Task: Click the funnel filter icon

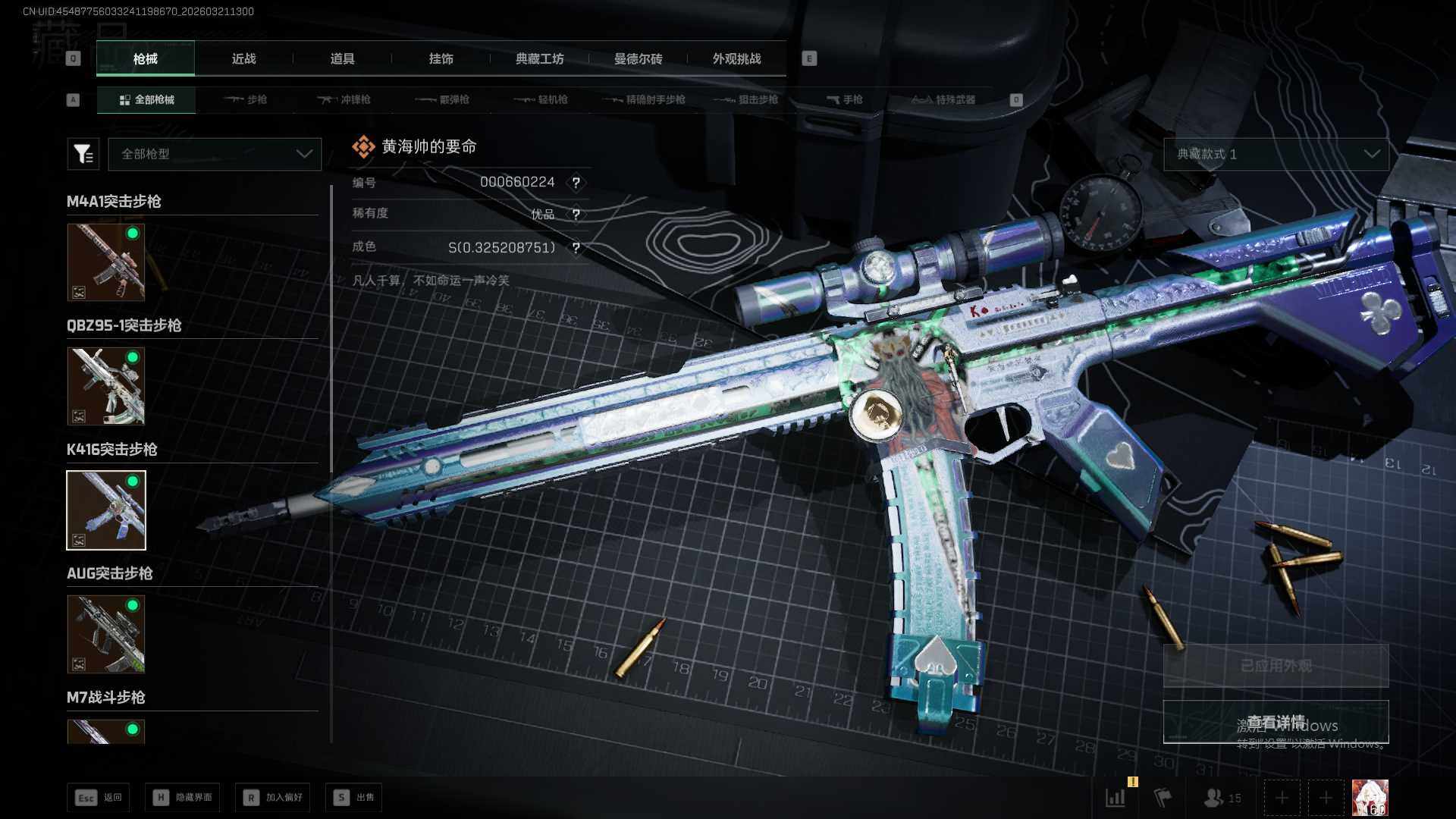Action: 83,154
